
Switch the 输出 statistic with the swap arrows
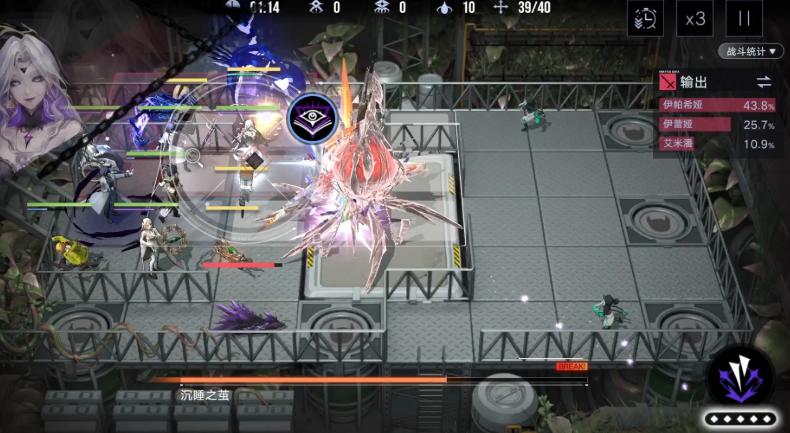763,82
